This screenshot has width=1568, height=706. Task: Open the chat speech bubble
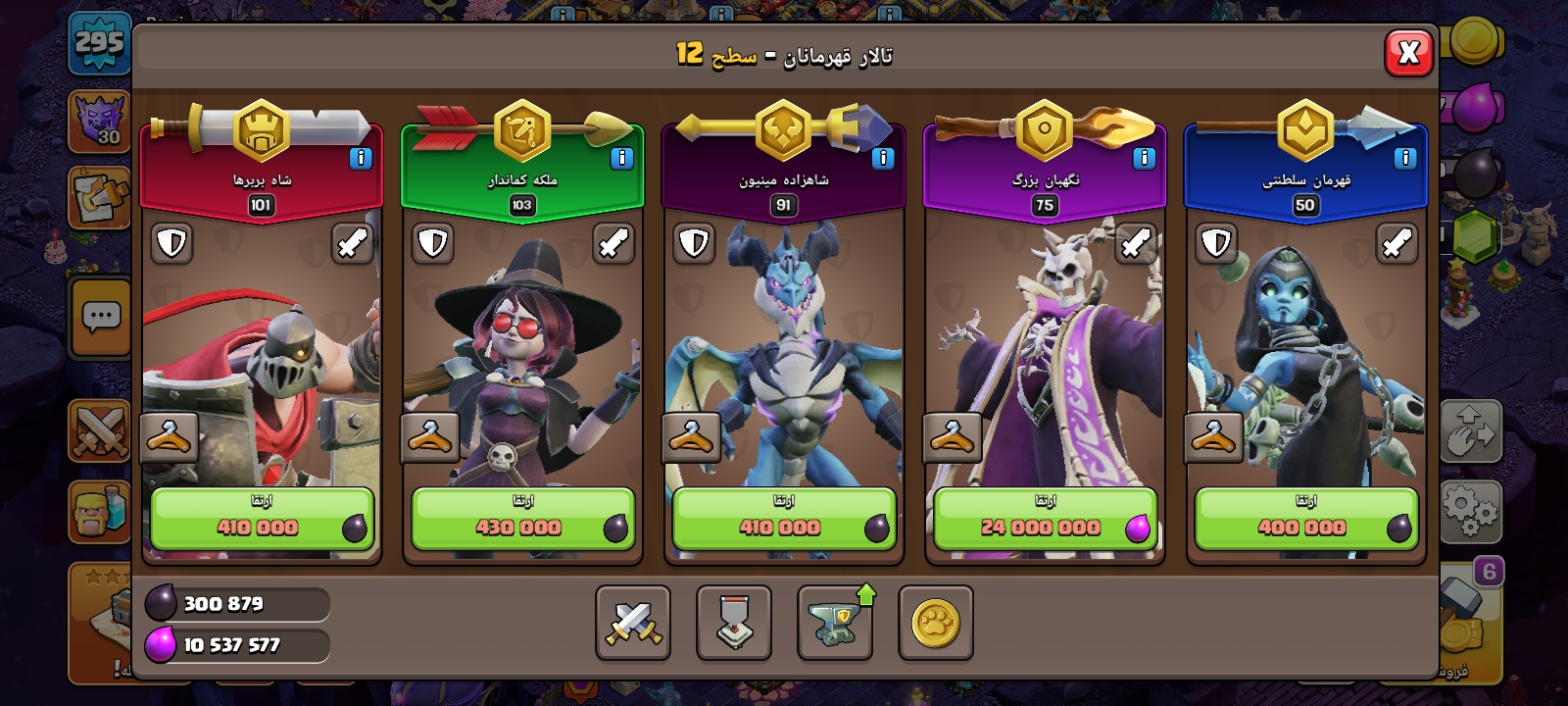coord(101,317)
